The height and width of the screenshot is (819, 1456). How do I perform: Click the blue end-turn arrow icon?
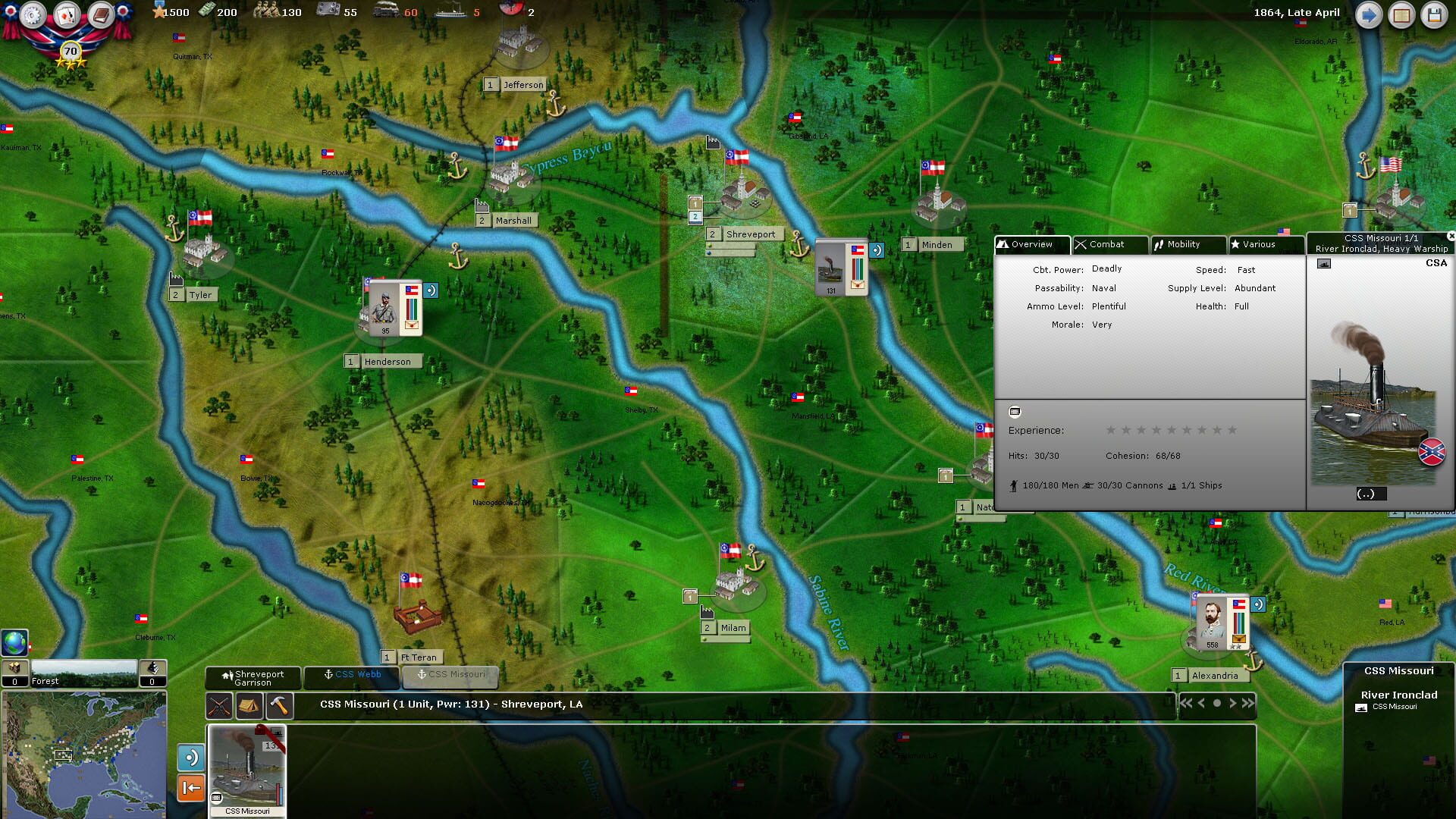point(1369,14)
